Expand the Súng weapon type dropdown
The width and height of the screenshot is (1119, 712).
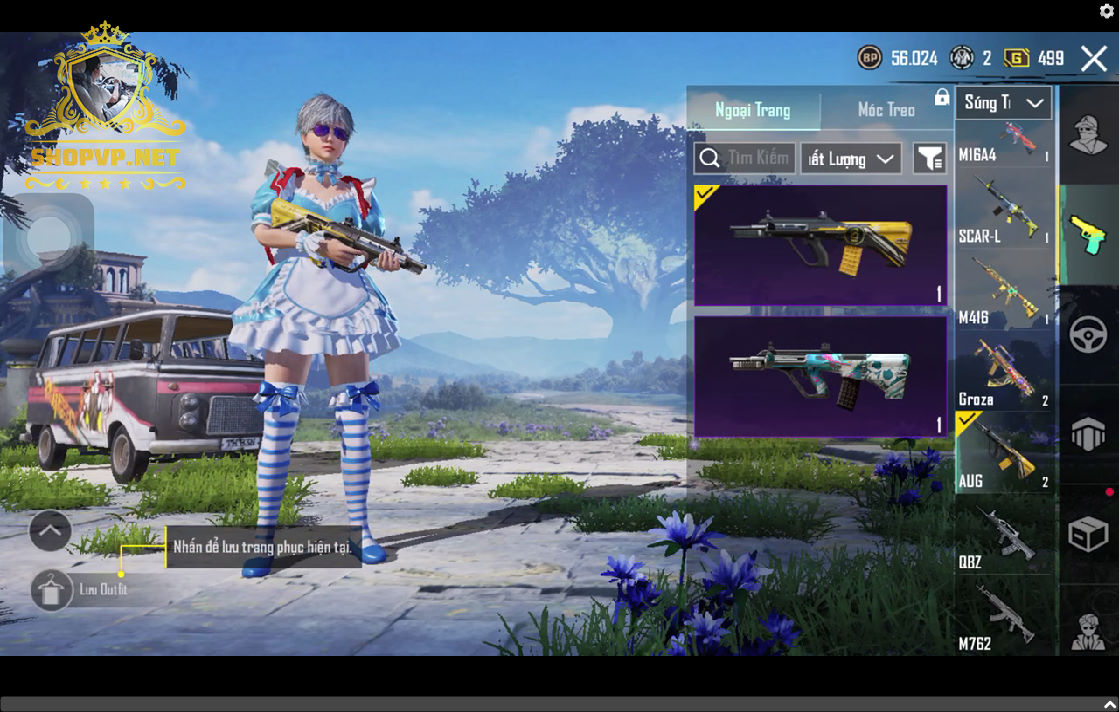click(1004, 103)
